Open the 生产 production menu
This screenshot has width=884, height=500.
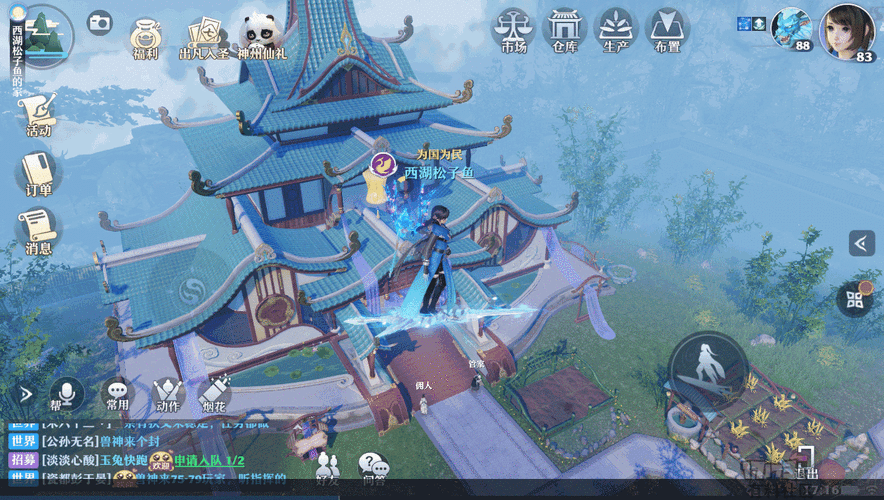pyautogui.click(x=616, y=30)
